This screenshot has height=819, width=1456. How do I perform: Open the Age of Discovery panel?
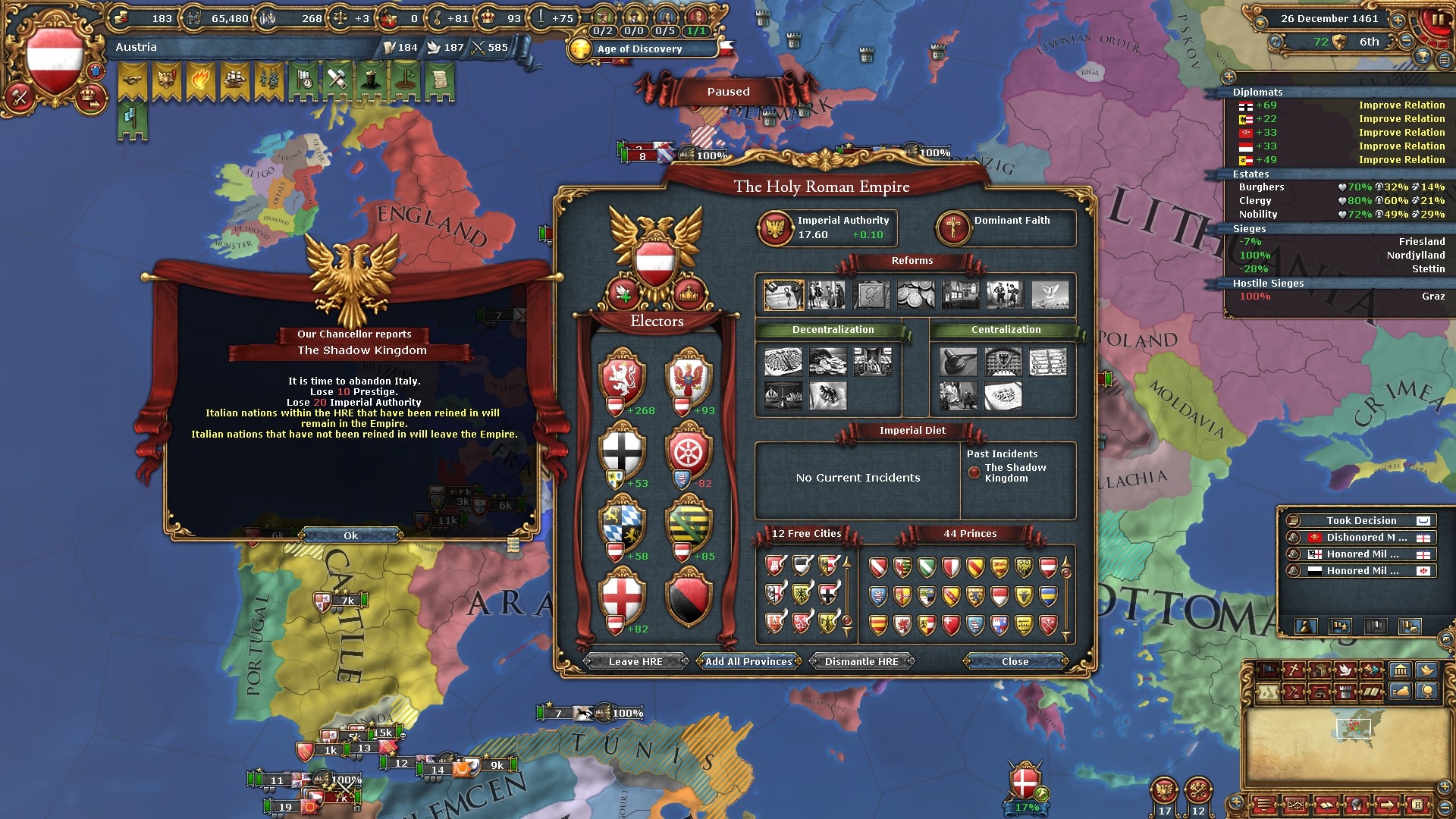tap(641, 49)
